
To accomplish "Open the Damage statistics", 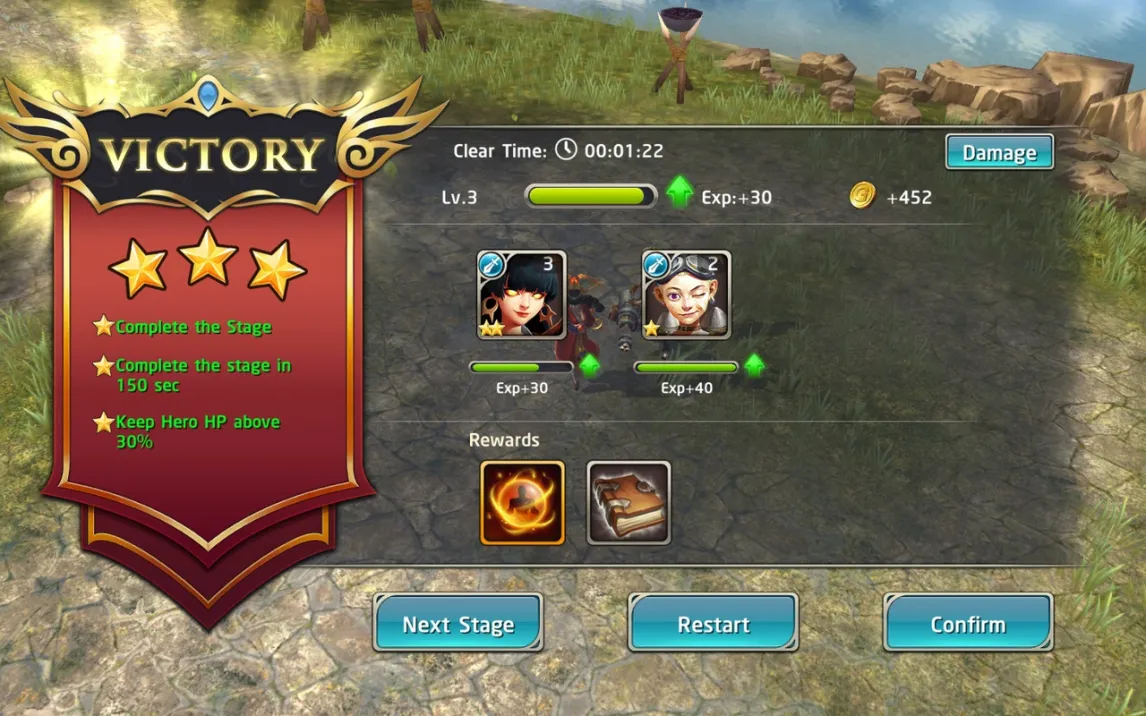I will 999,153.
